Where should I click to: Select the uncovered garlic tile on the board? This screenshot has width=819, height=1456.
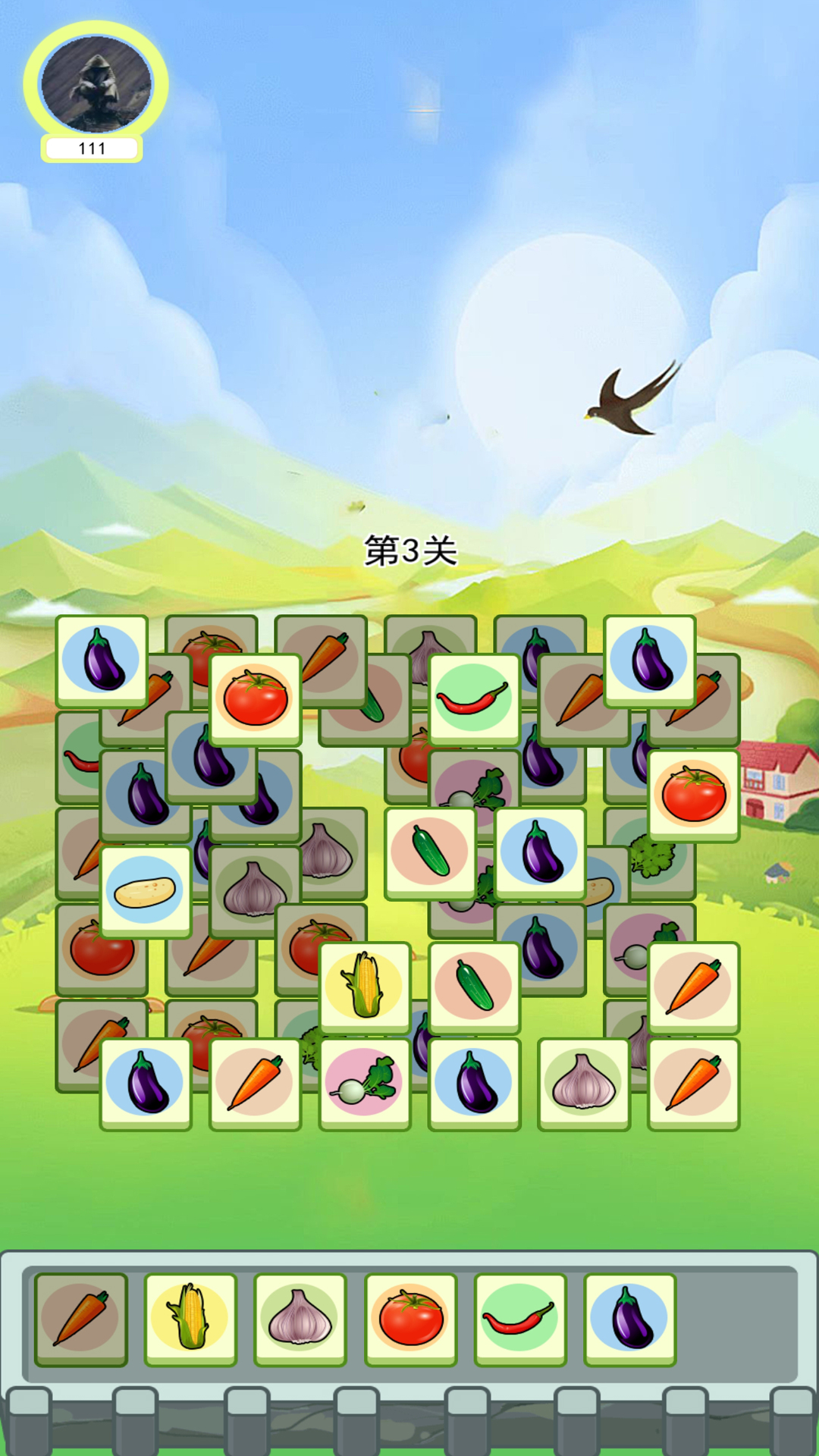point(583,1083)
